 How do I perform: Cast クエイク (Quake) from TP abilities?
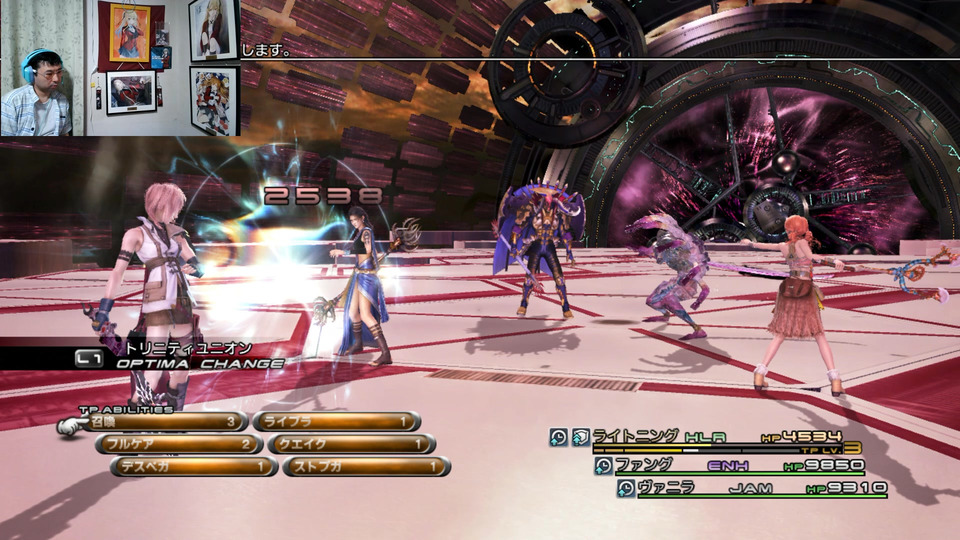pyautogui.click(x=351, y=444)
